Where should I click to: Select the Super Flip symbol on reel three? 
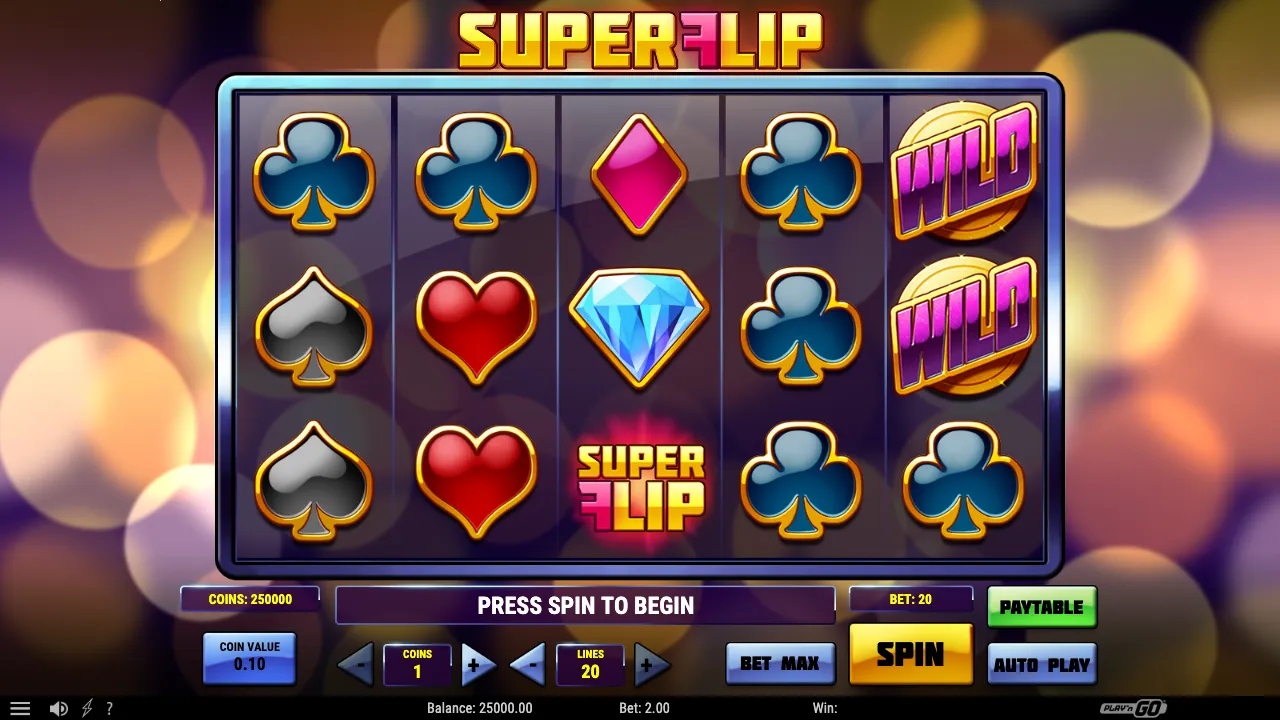640,483
